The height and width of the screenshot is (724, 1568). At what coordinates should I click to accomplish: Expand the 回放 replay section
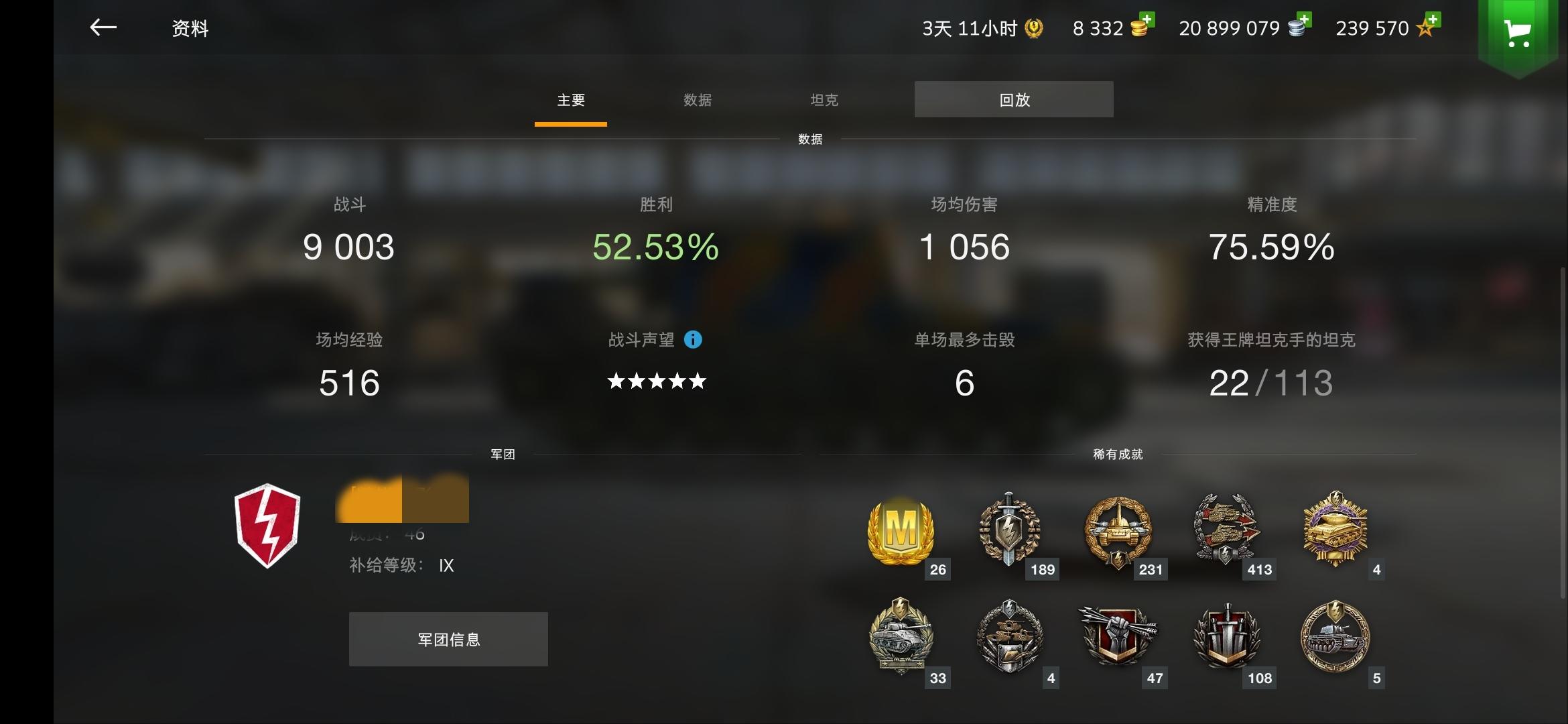pyautogui.click(x=1014, y=99)
